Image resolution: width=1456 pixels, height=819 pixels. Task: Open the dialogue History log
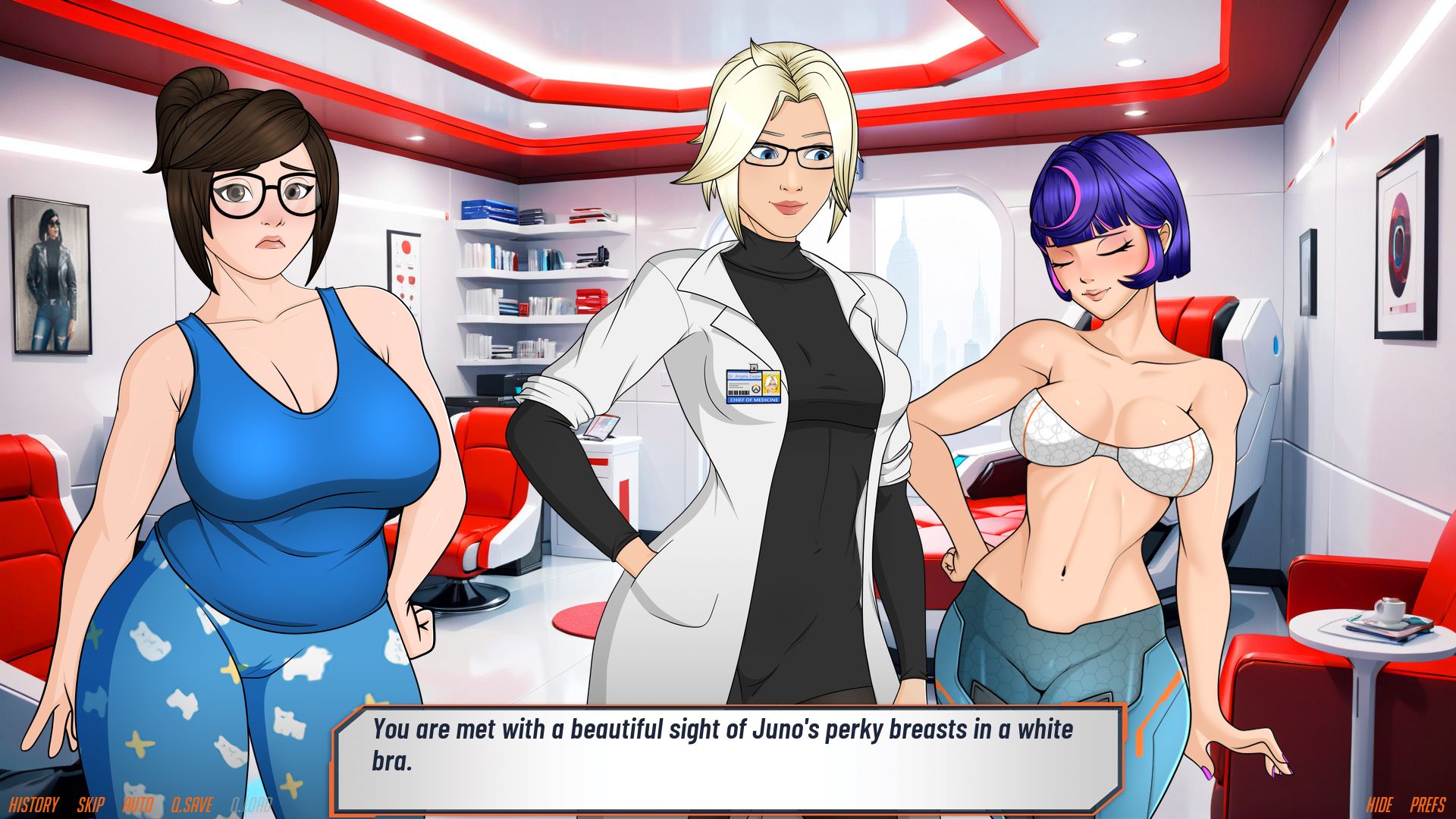(x=33, y=805)
